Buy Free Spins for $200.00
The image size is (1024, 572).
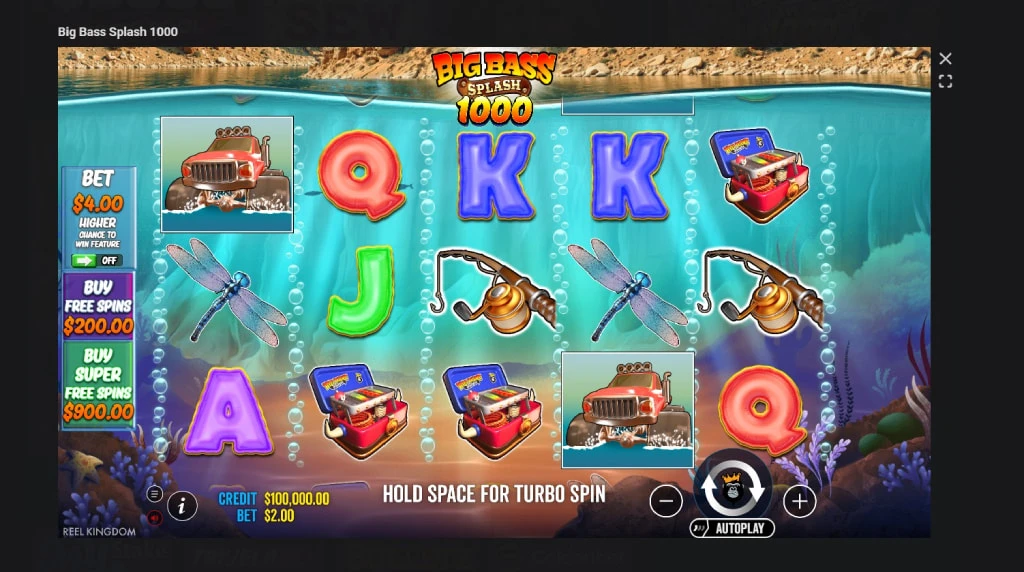[98, 307]
